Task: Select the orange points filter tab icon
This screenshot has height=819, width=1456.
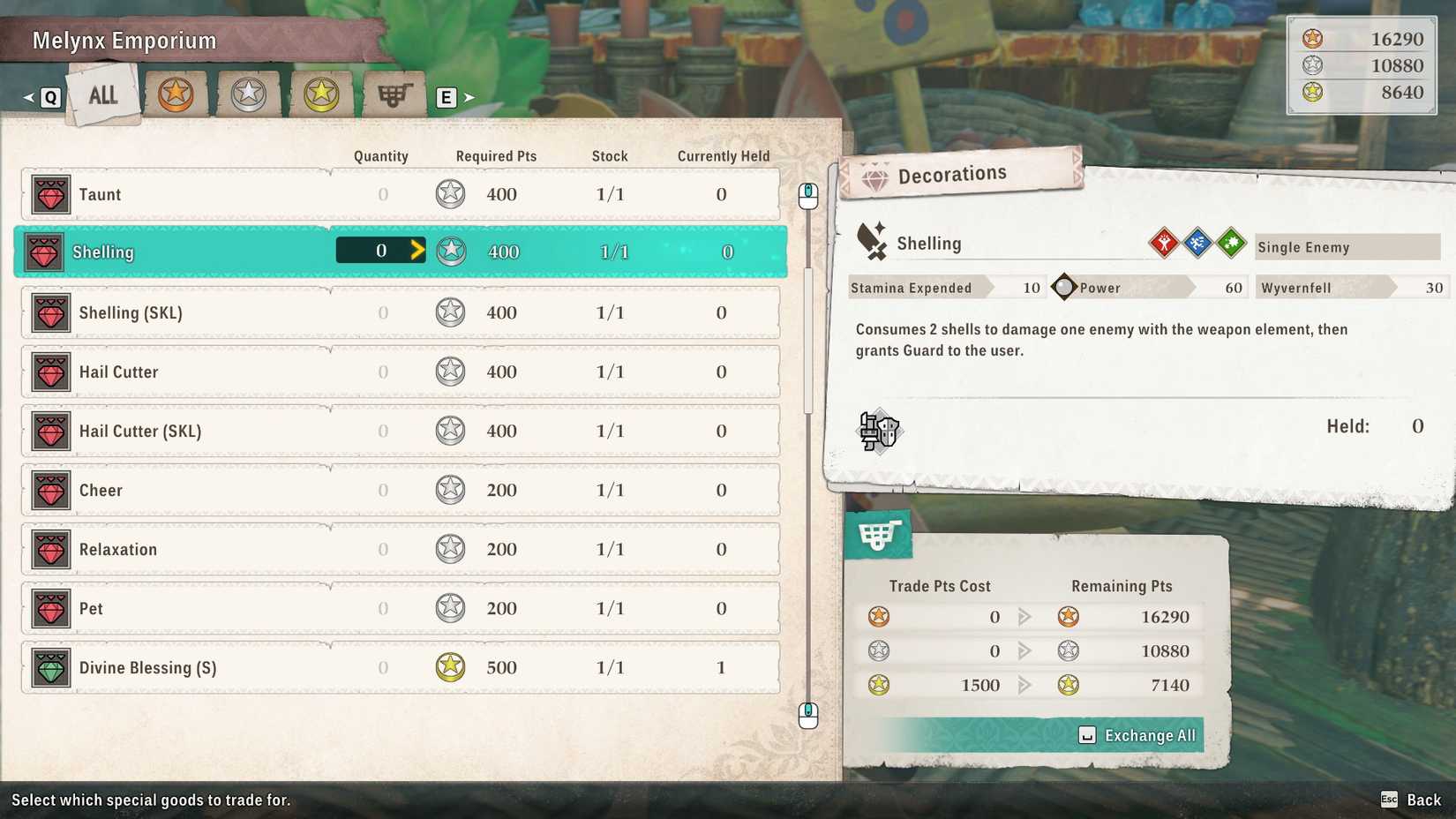Action: point(176,93)
